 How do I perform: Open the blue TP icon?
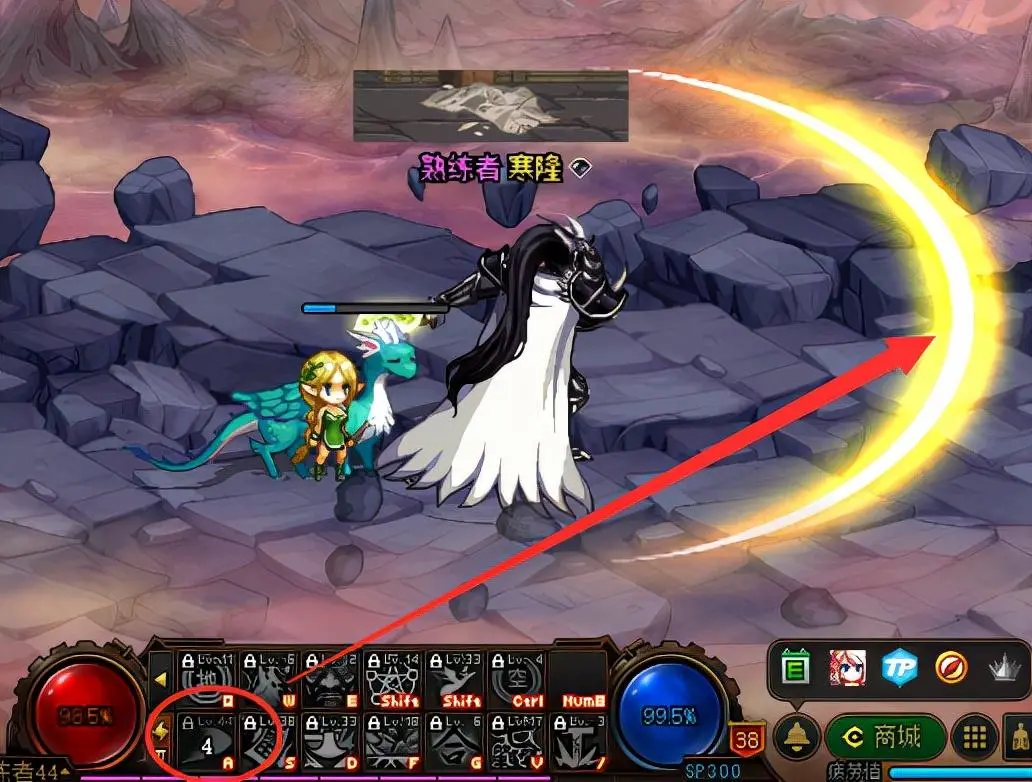899,668
